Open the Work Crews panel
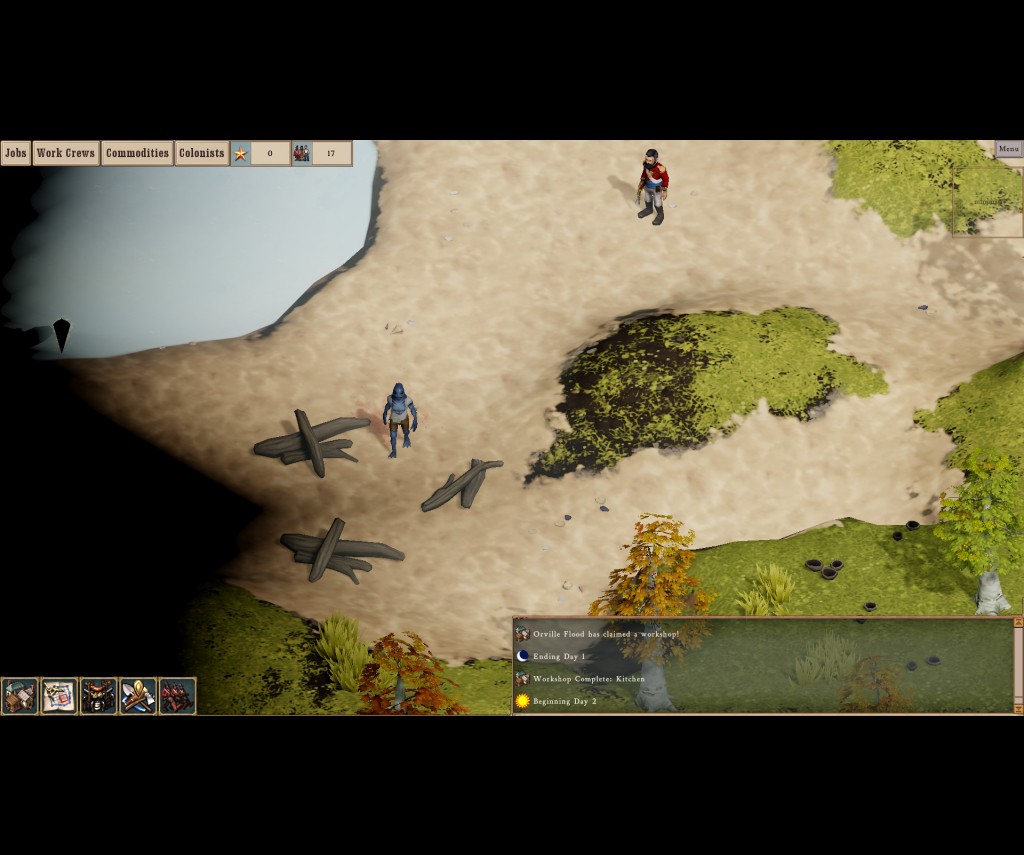The width and height of the screenshot is (1024, 855). (x=66, y=153)
